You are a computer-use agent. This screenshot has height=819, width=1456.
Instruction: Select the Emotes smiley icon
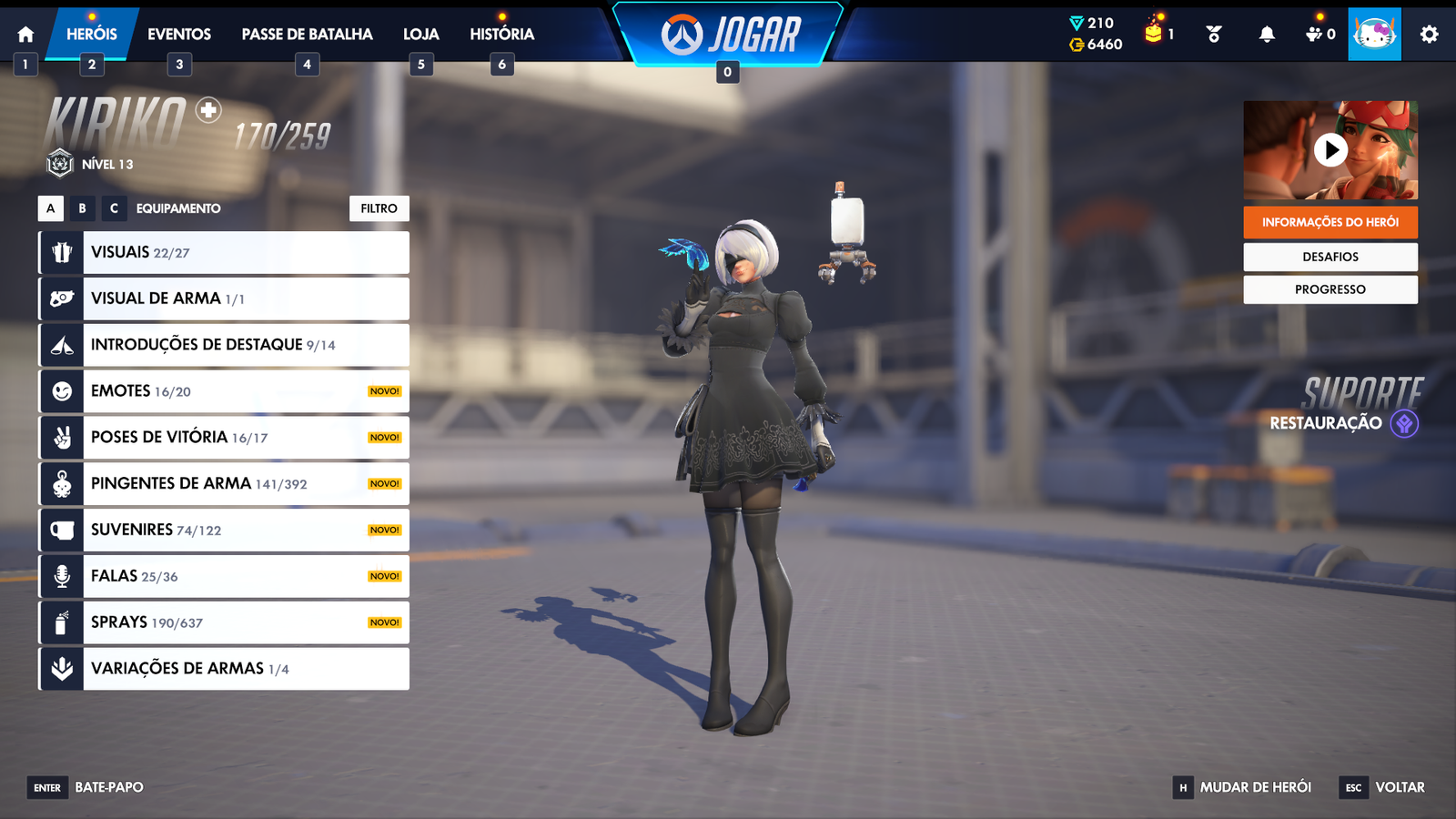(60, 390)
